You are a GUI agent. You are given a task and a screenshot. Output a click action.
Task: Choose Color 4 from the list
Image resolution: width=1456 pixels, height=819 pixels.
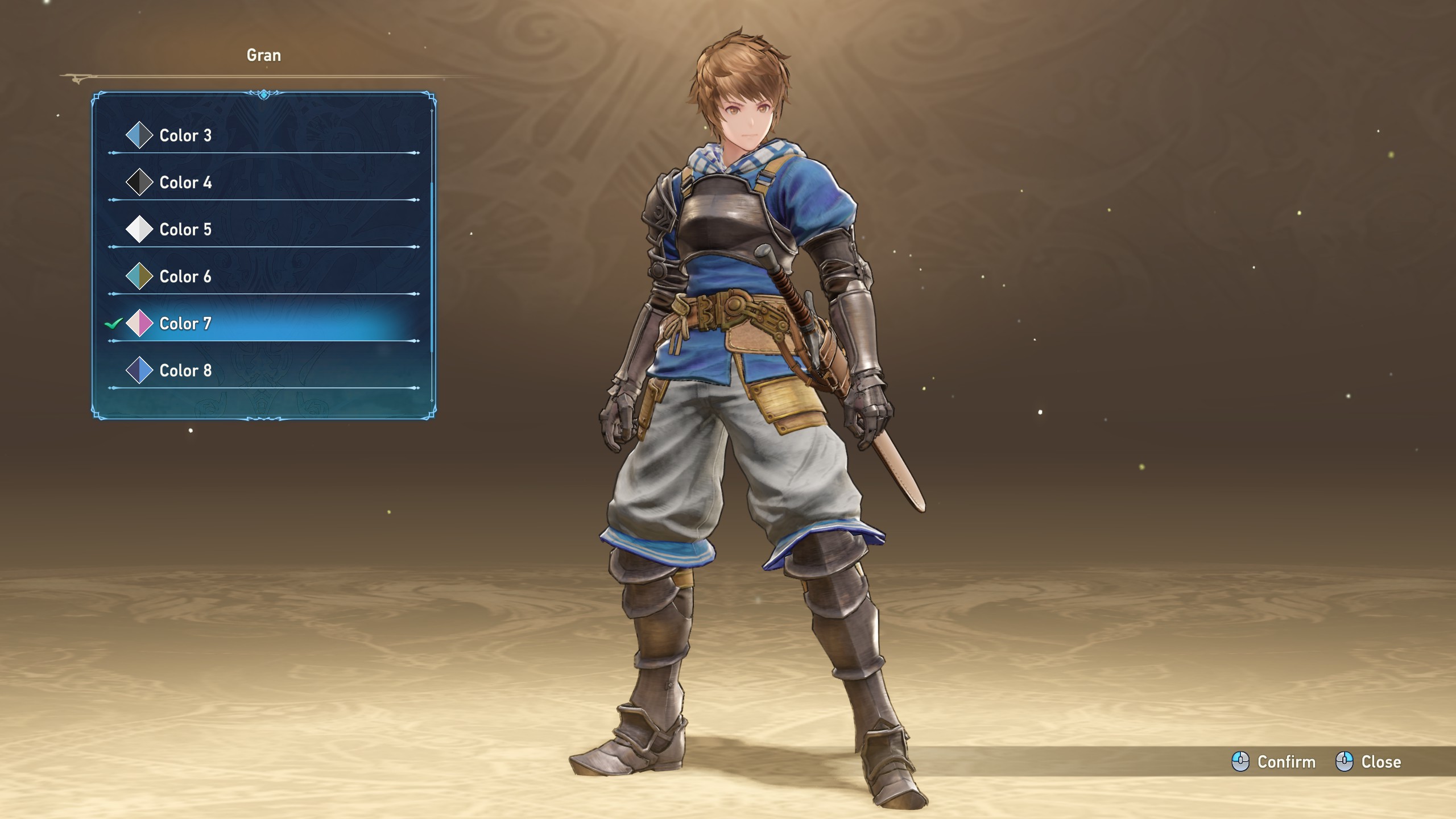click(185, 183)
